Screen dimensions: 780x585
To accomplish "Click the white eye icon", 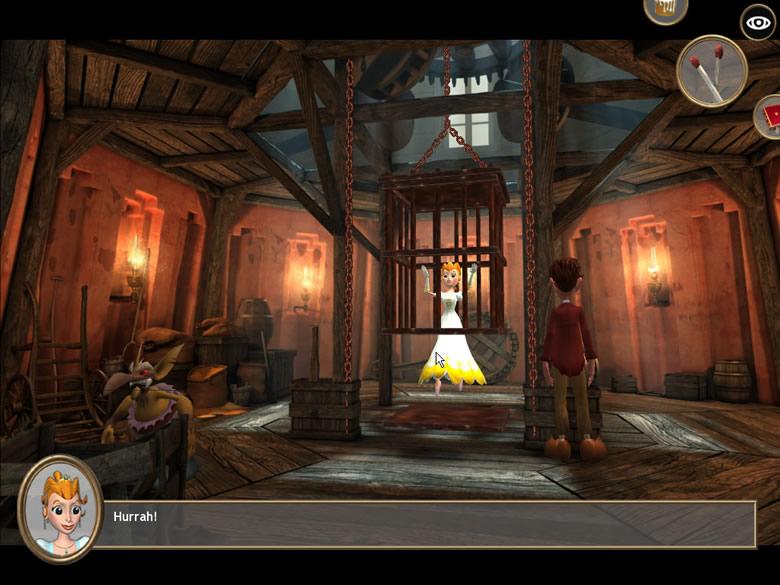I will pos(758,22).
